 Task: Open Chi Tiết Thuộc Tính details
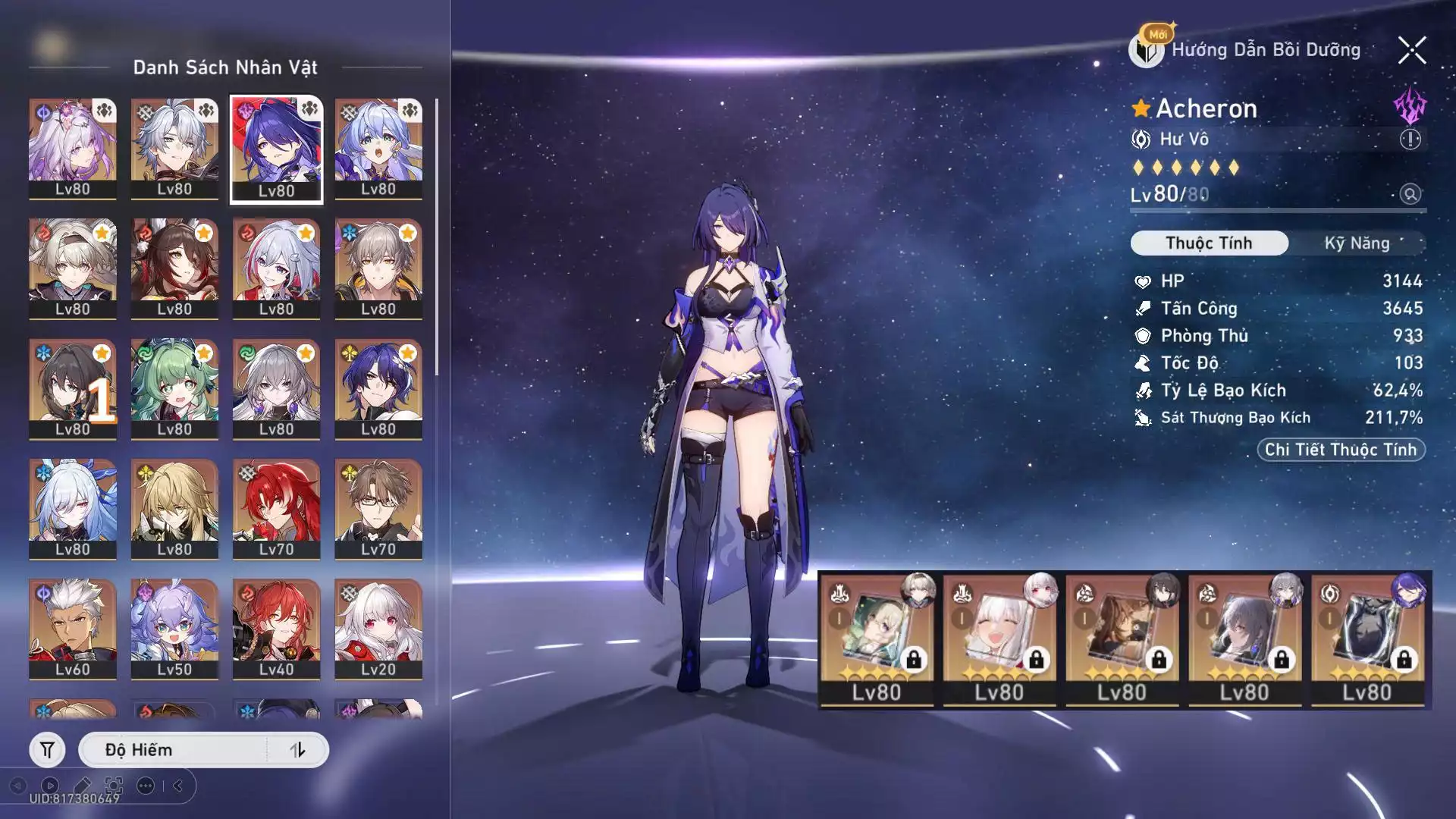coord(1341,450)
